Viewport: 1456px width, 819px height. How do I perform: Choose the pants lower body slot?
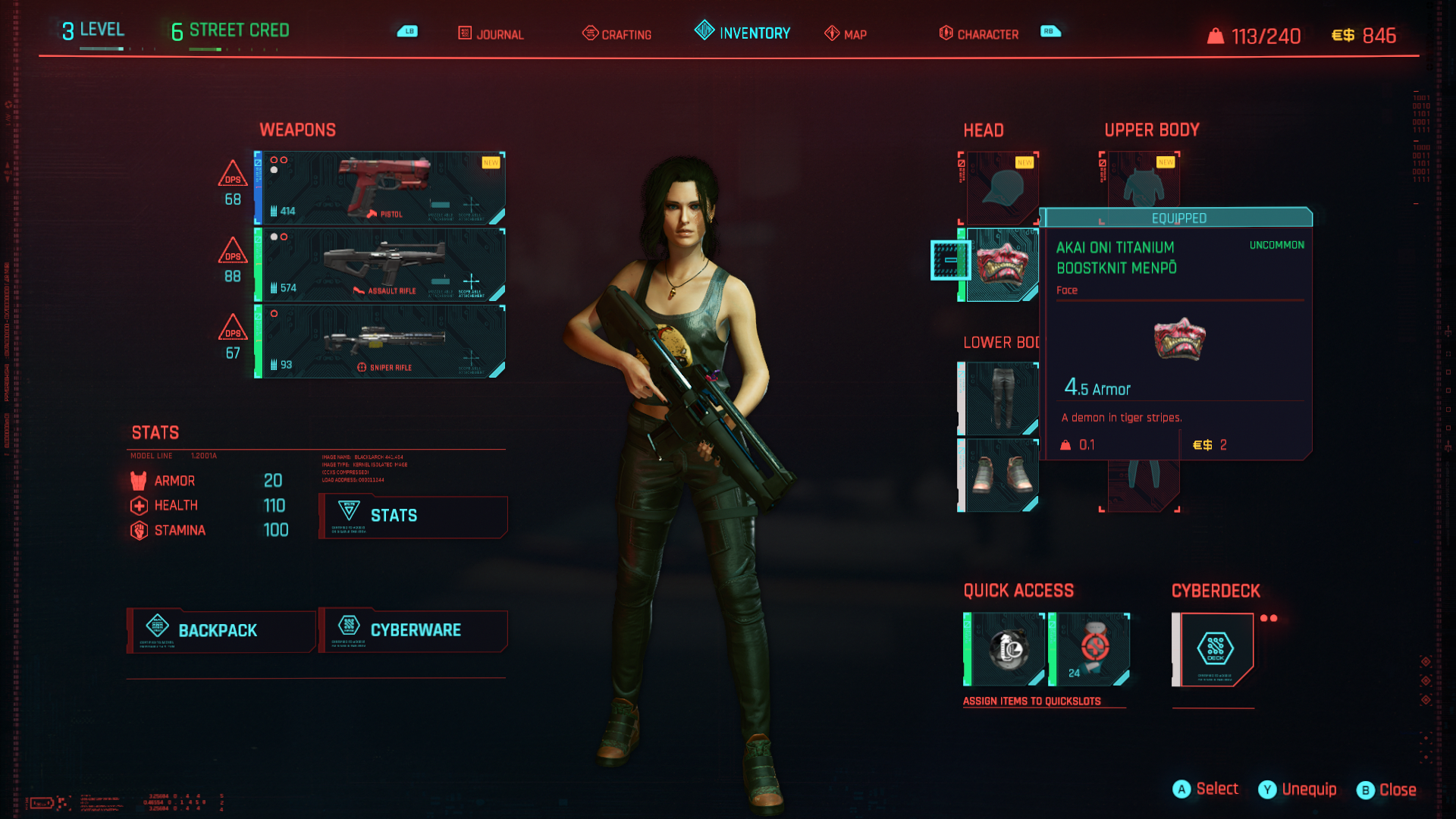[x=1001, y=398]
